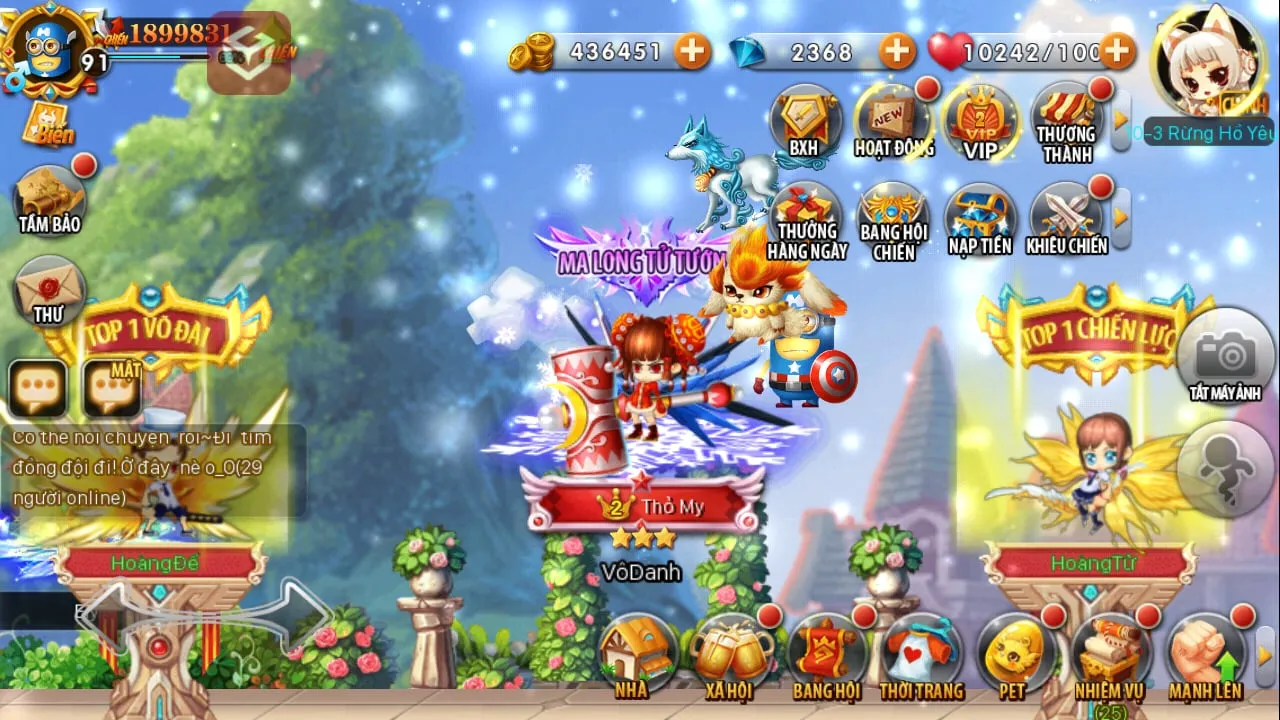Open the VIP panel
1280x720 pixels.
tap(979, 122)
